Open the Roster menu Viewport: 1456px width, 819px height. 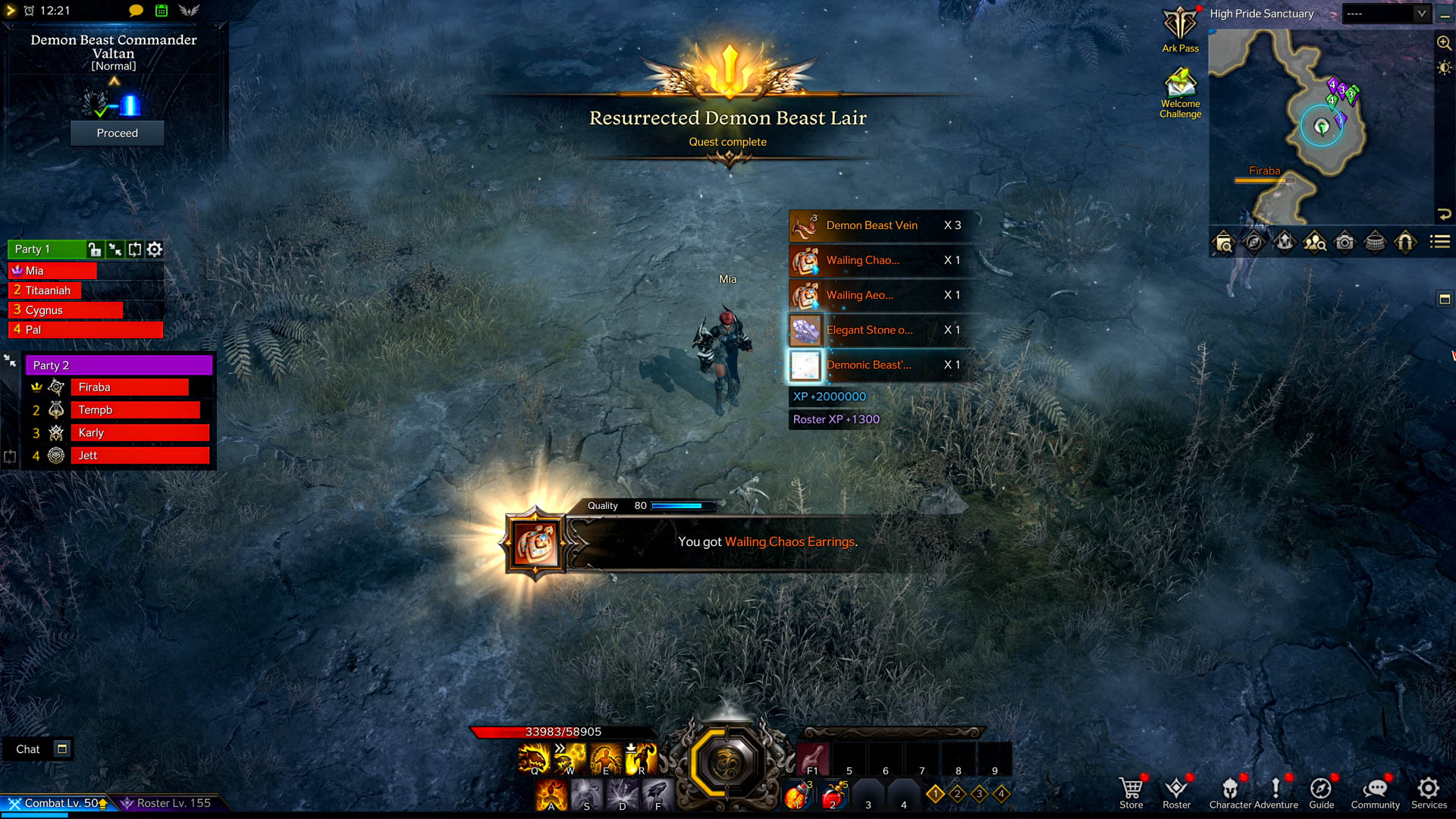tap(1176, 792)
